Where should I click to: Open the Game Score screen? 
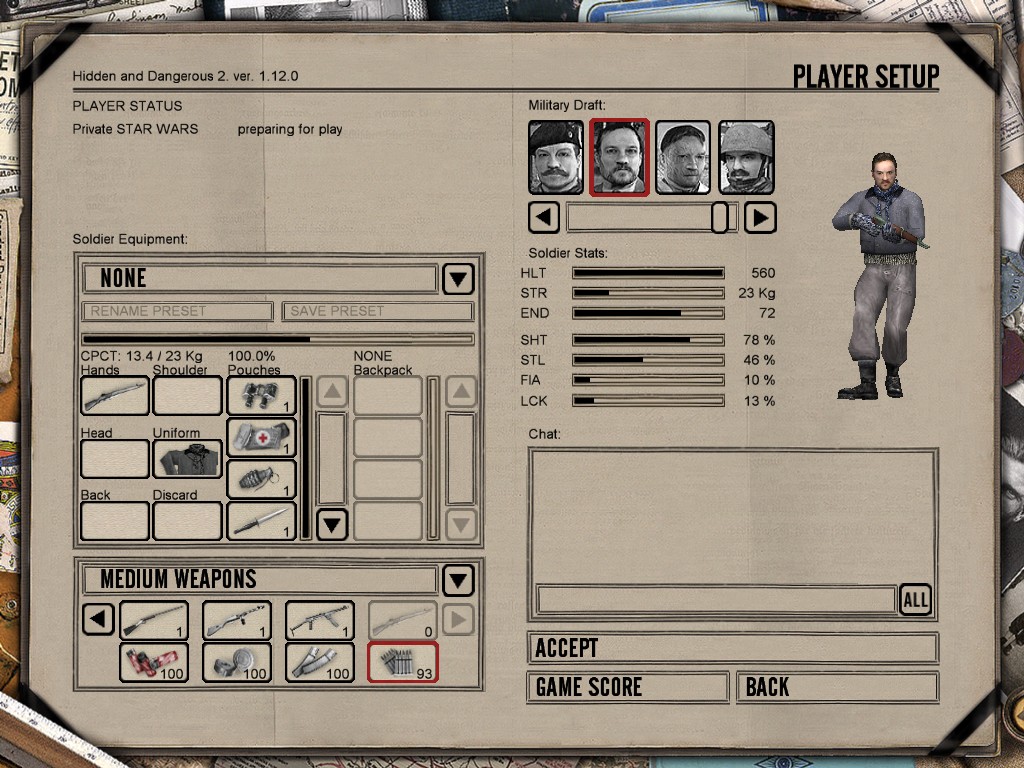[627, 687]
